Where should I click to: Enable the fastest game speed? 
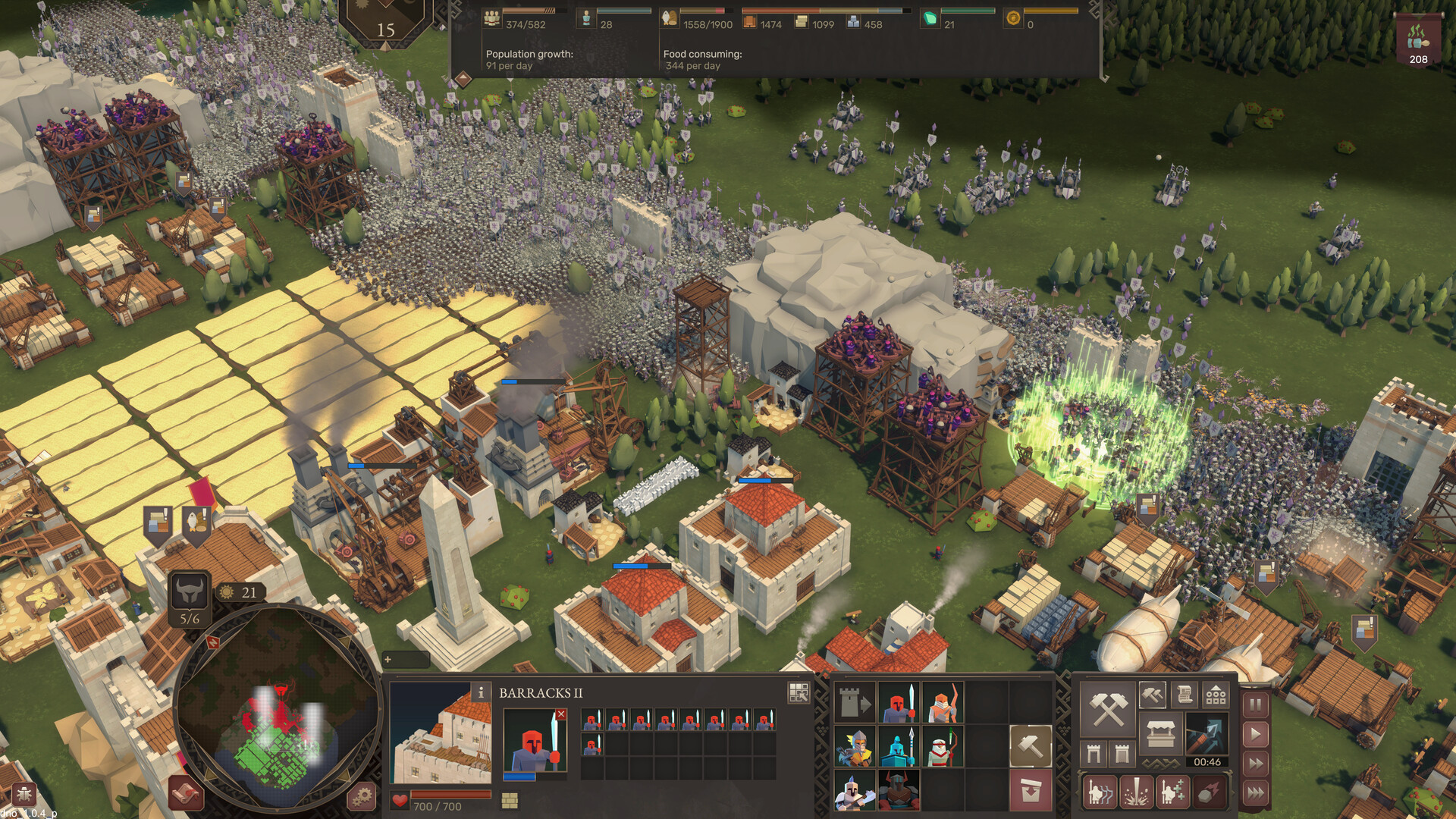pyautogui.click(x=1254, y=792)
